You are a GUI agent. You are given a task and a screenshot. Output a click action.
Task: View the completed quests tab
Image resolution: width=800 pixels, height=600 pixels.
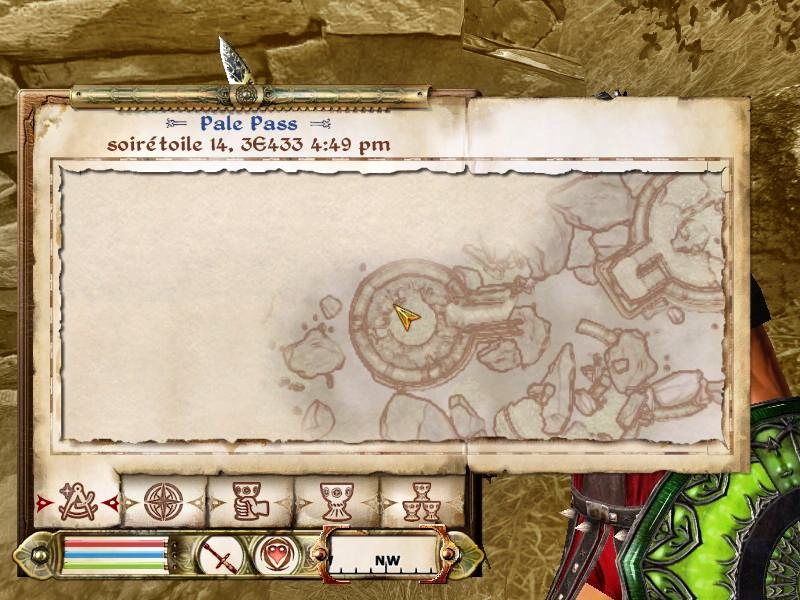(421, 501)
